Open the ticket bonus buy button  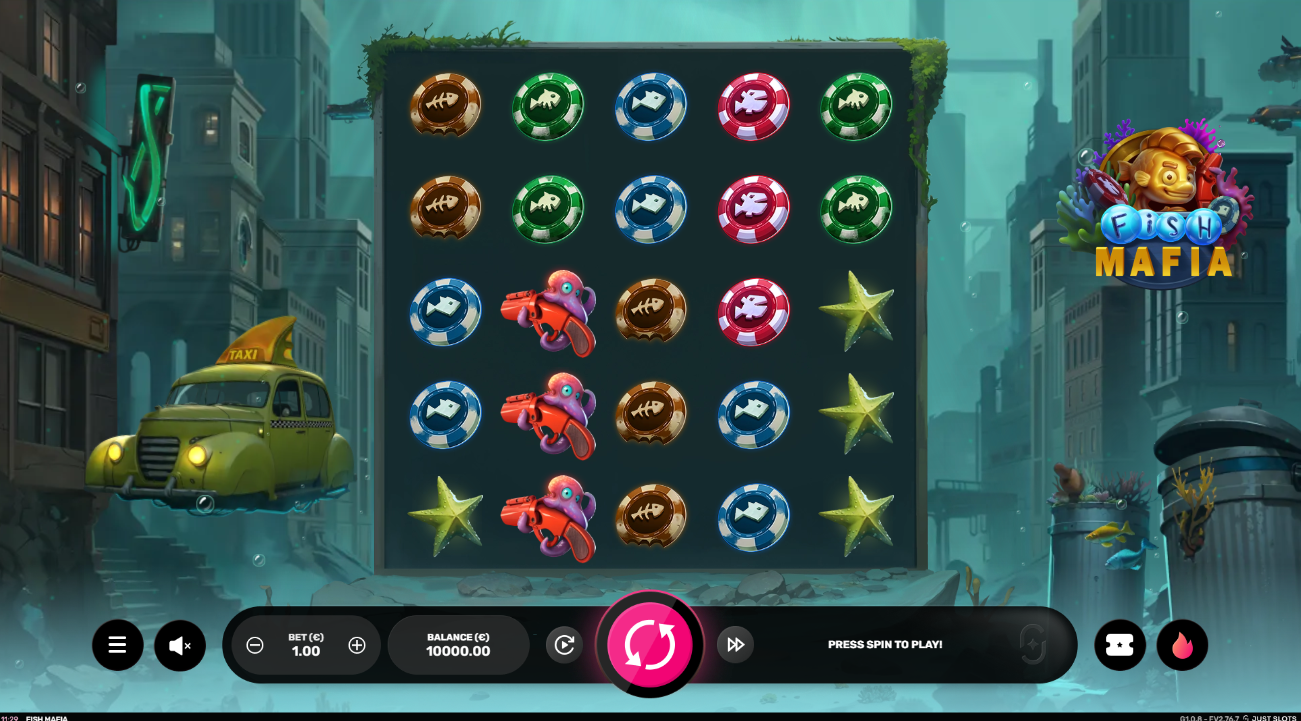(1120, 645)
